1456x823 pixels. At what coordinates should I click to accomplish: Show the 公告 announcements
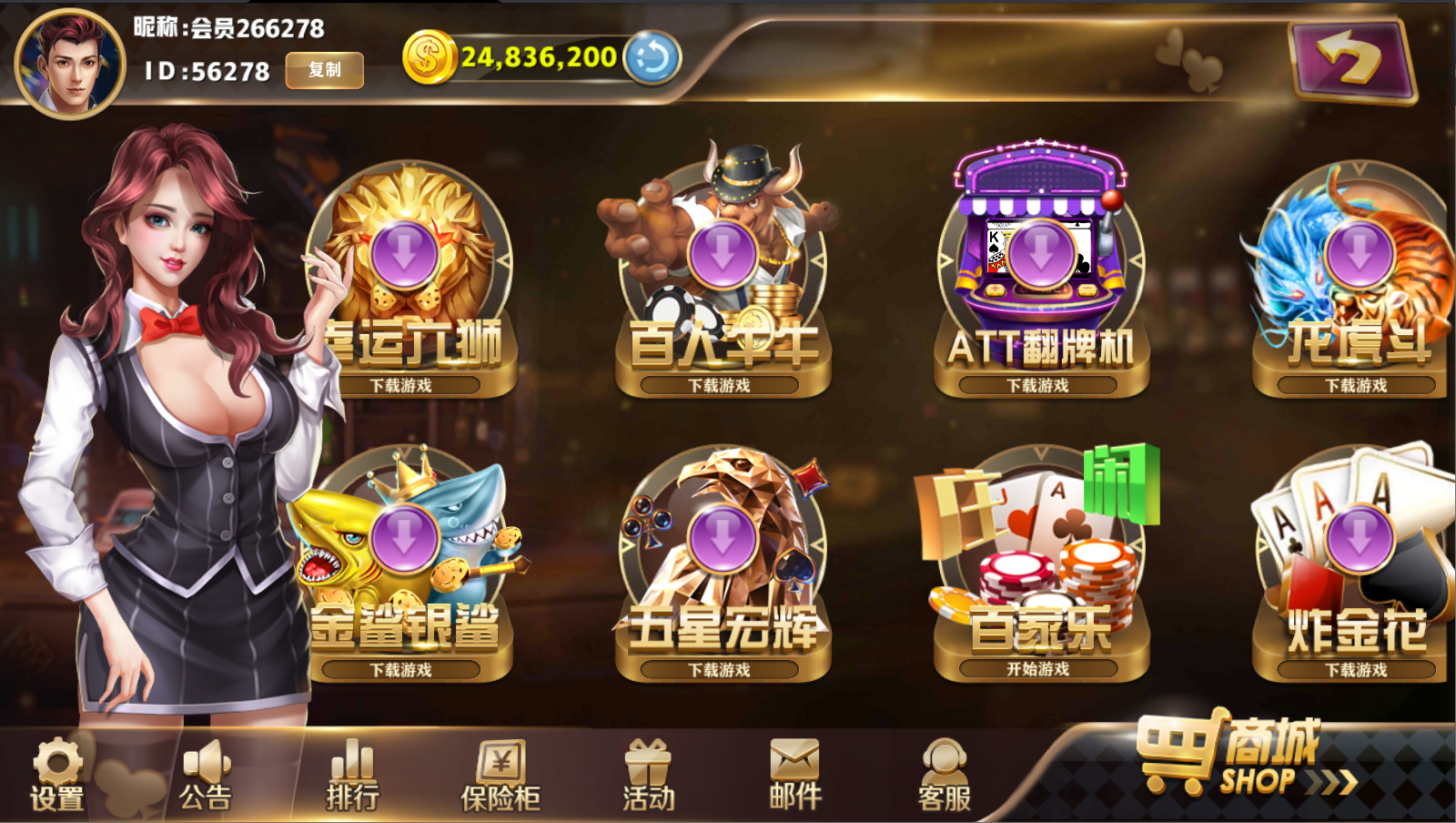tap(206, 776)
